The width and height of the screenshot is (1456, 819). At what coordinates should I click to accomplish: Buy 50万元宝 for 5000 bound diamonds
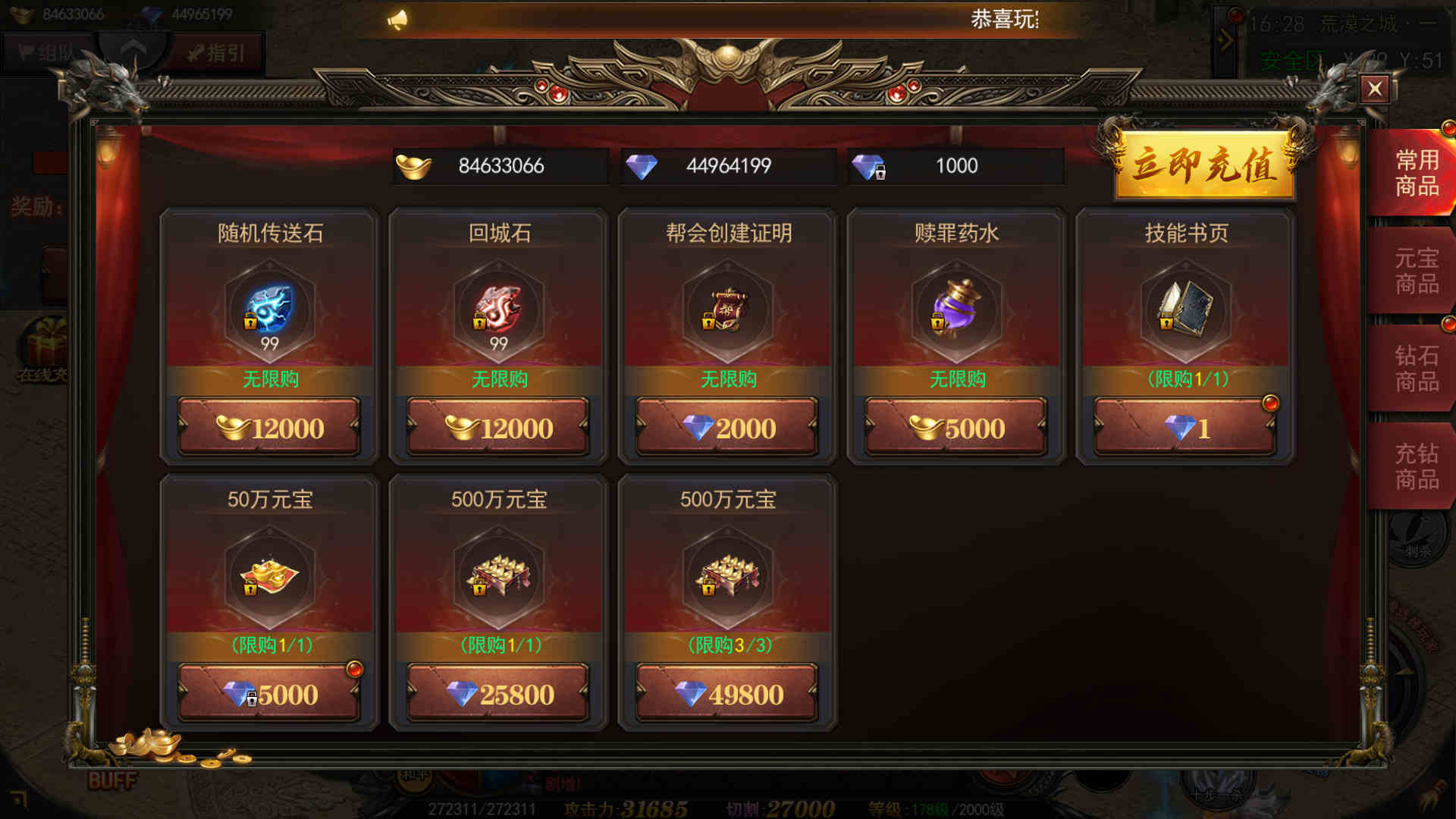point(269,694)
